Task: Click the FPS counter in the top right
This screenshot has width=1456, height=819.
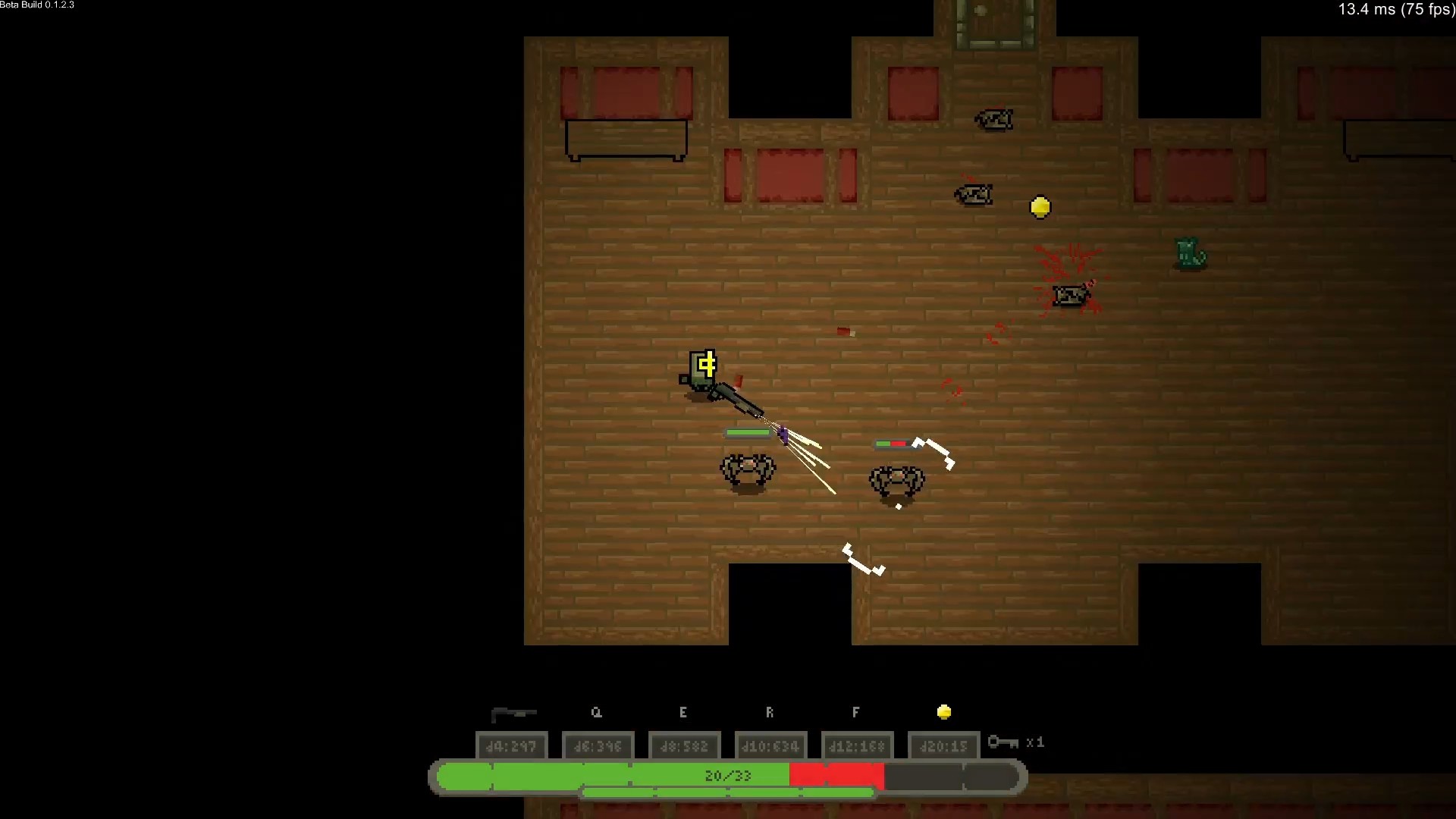Action: [x=1395, y=10]
